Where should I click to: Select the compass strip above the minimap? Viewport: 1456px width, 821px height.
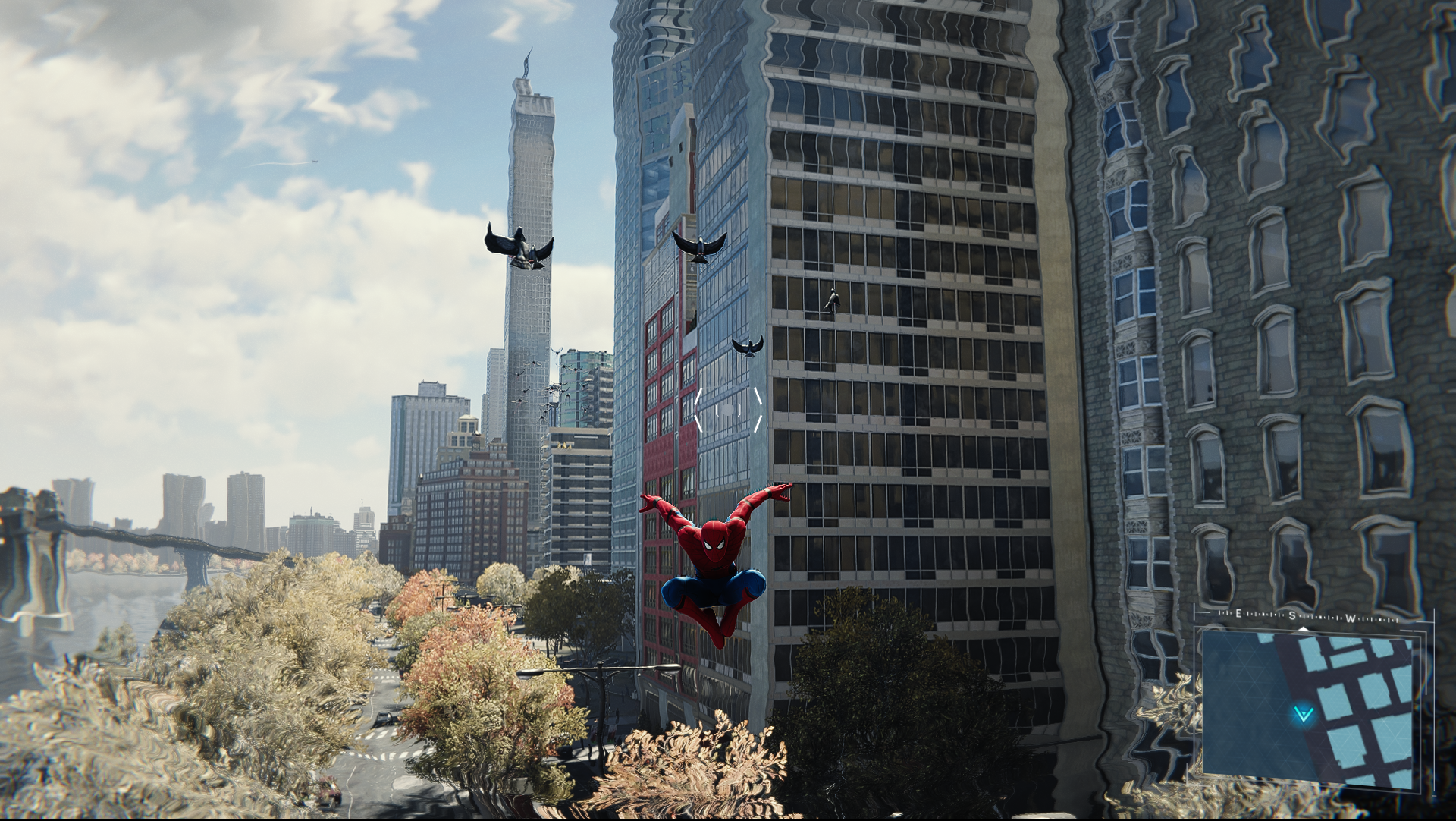click(x=1307, y=617)
